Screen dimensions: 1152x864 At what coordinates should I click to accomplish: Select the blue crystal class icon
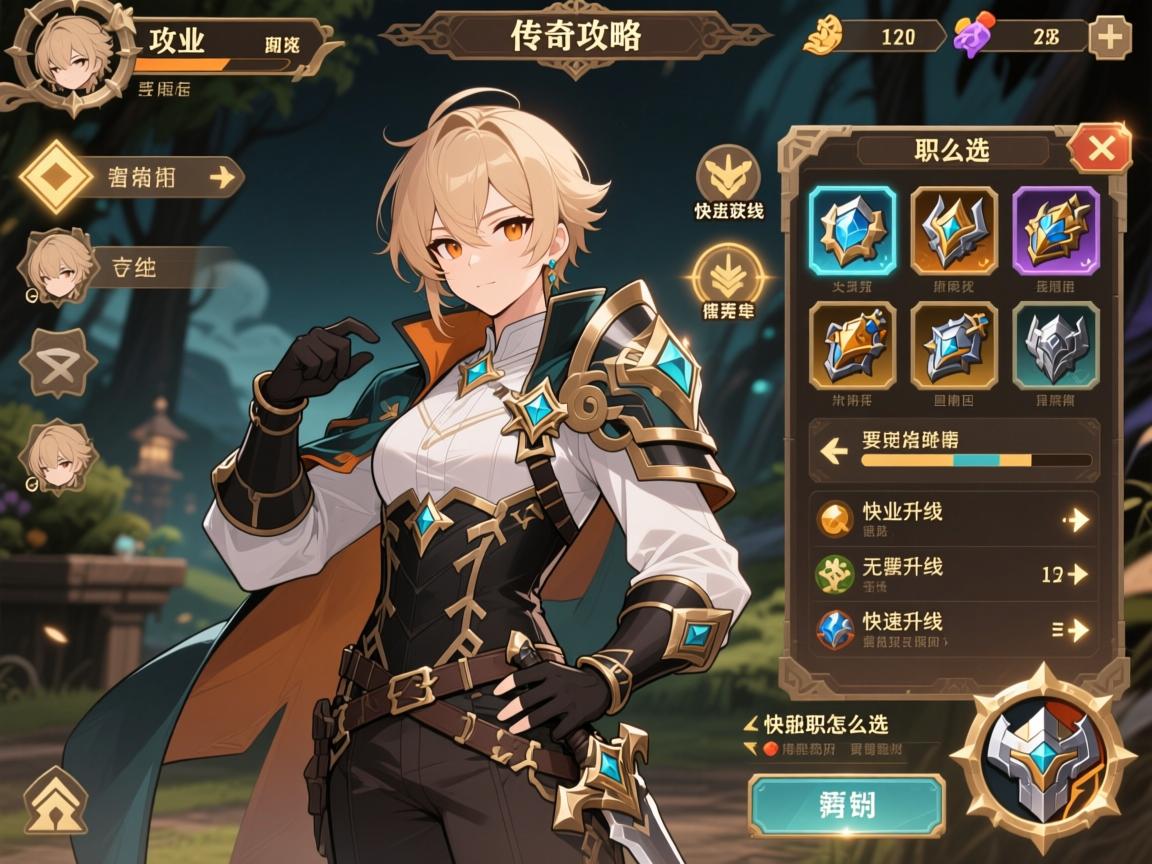point(852,230)
